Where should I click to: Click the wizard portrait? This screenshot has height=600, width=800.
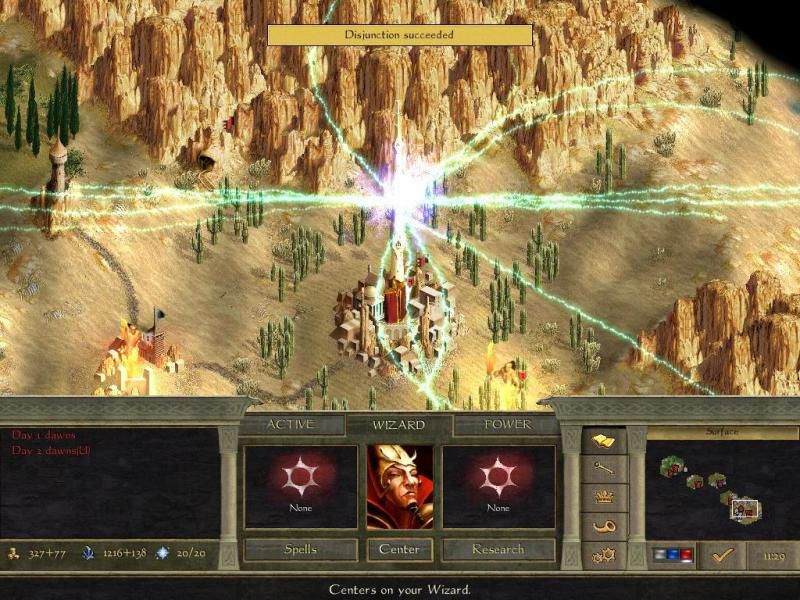(400, 487)
